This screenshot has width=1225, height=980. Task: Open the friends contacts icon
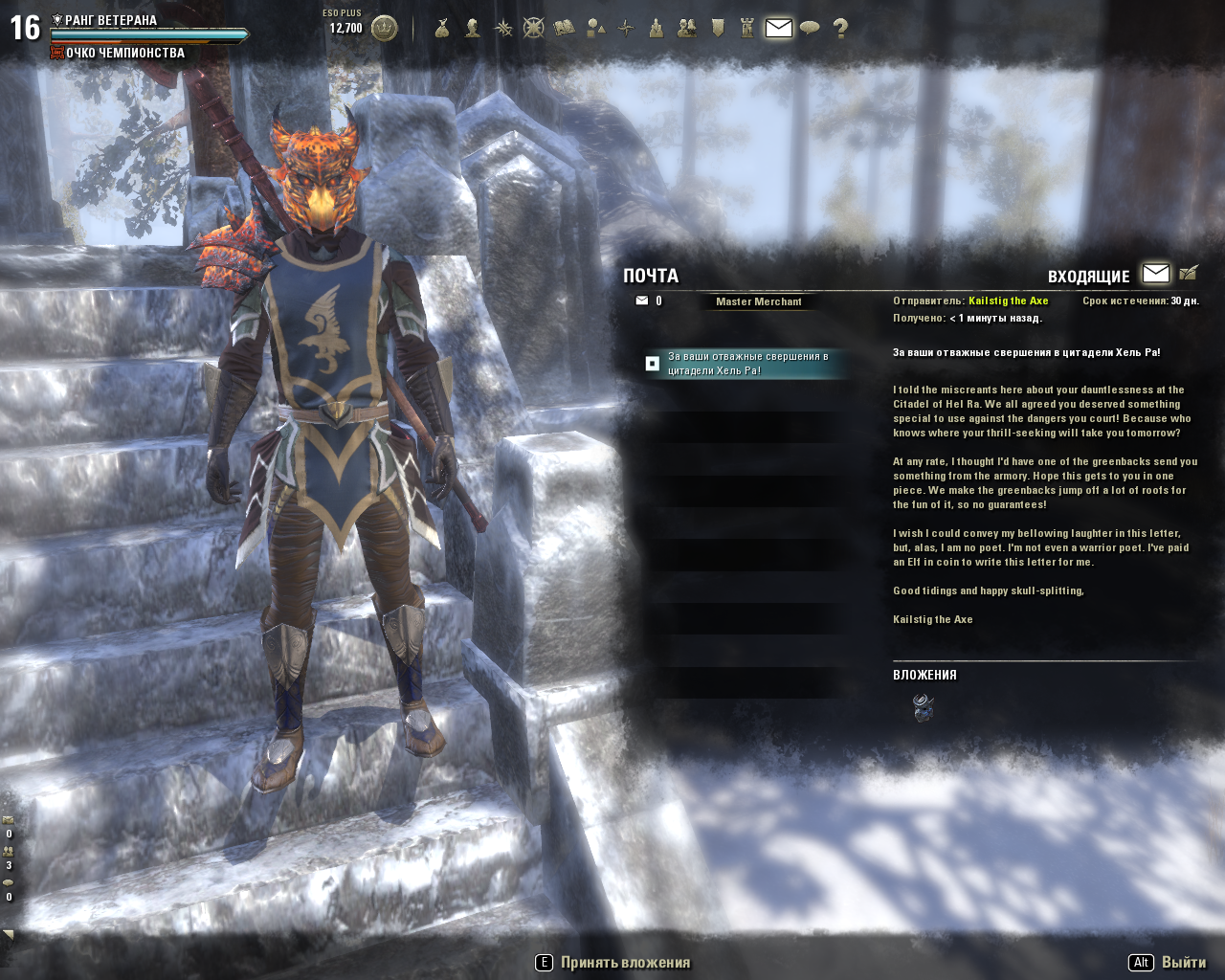[x=686, y=28]
